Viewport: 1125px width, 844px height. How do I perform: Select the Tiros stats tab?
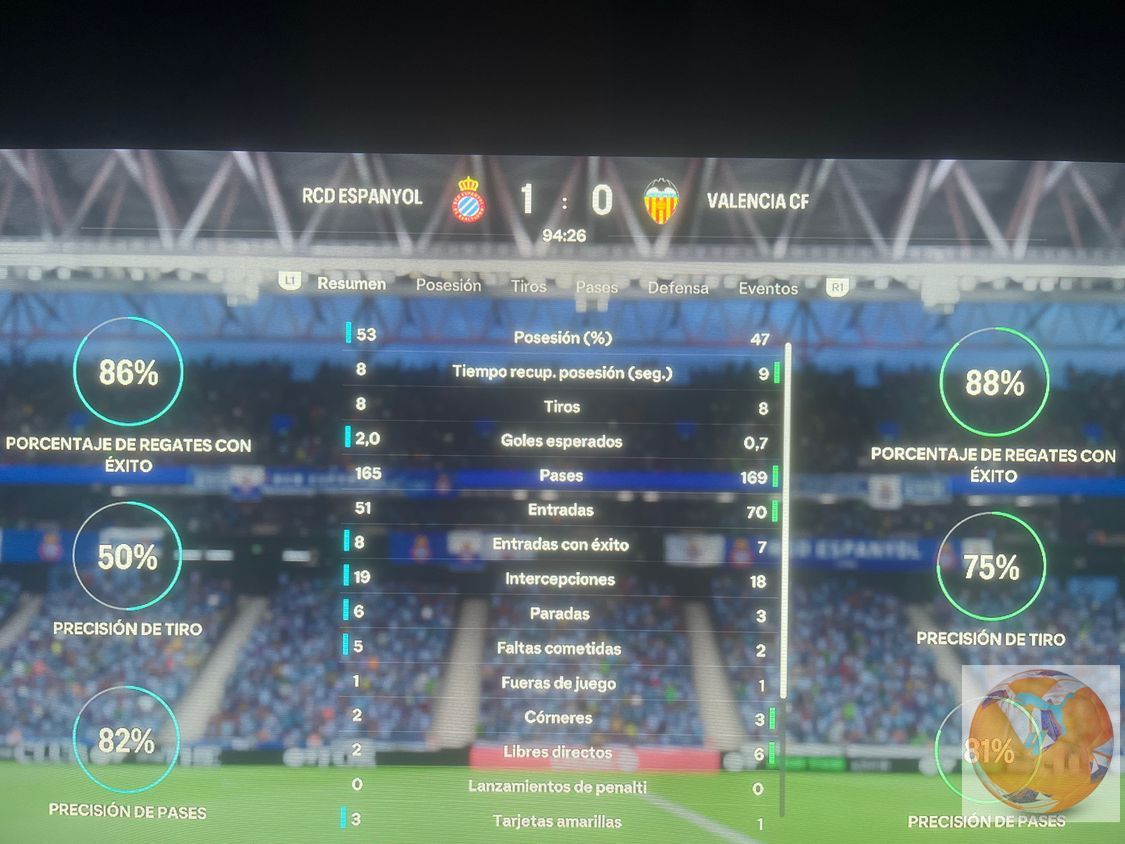click(x=528, y=286)
